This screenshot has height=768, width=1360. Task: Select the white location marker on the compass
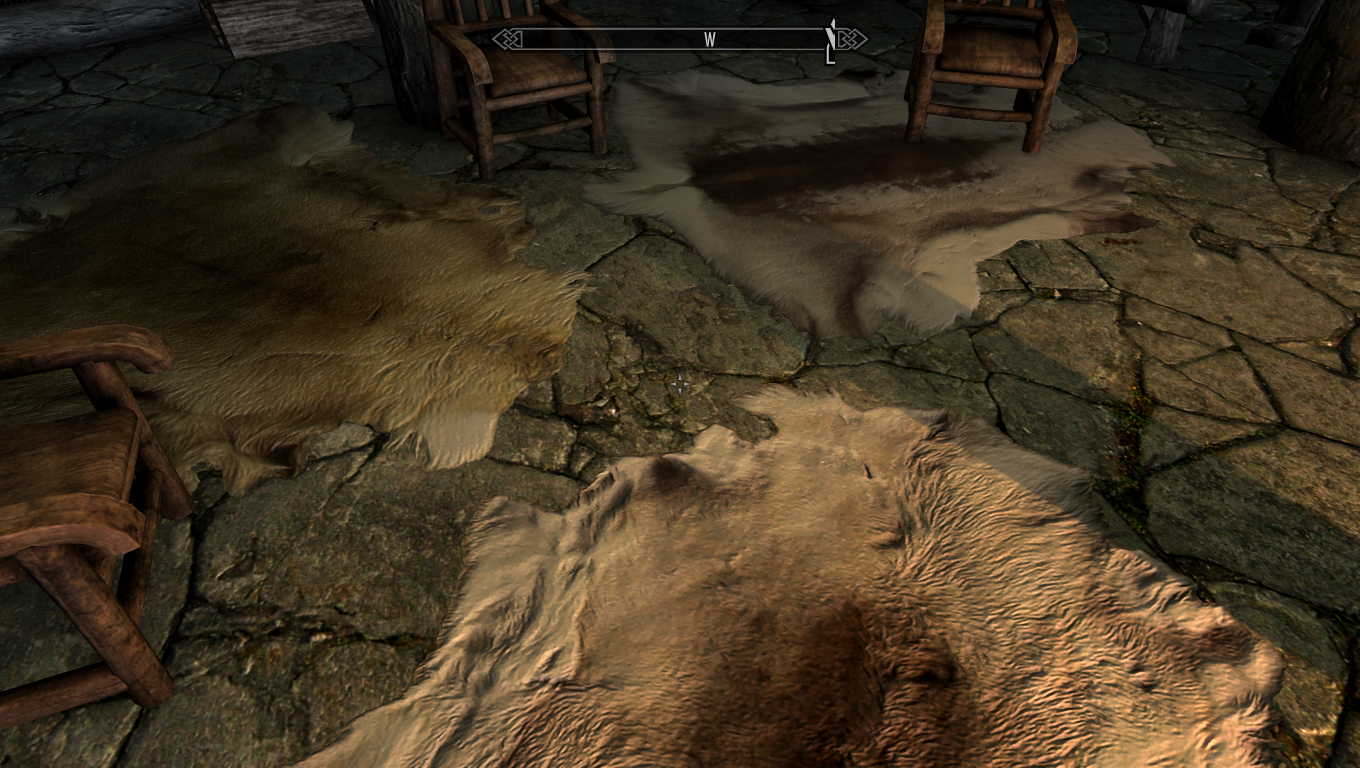click(x=830, y=40)
